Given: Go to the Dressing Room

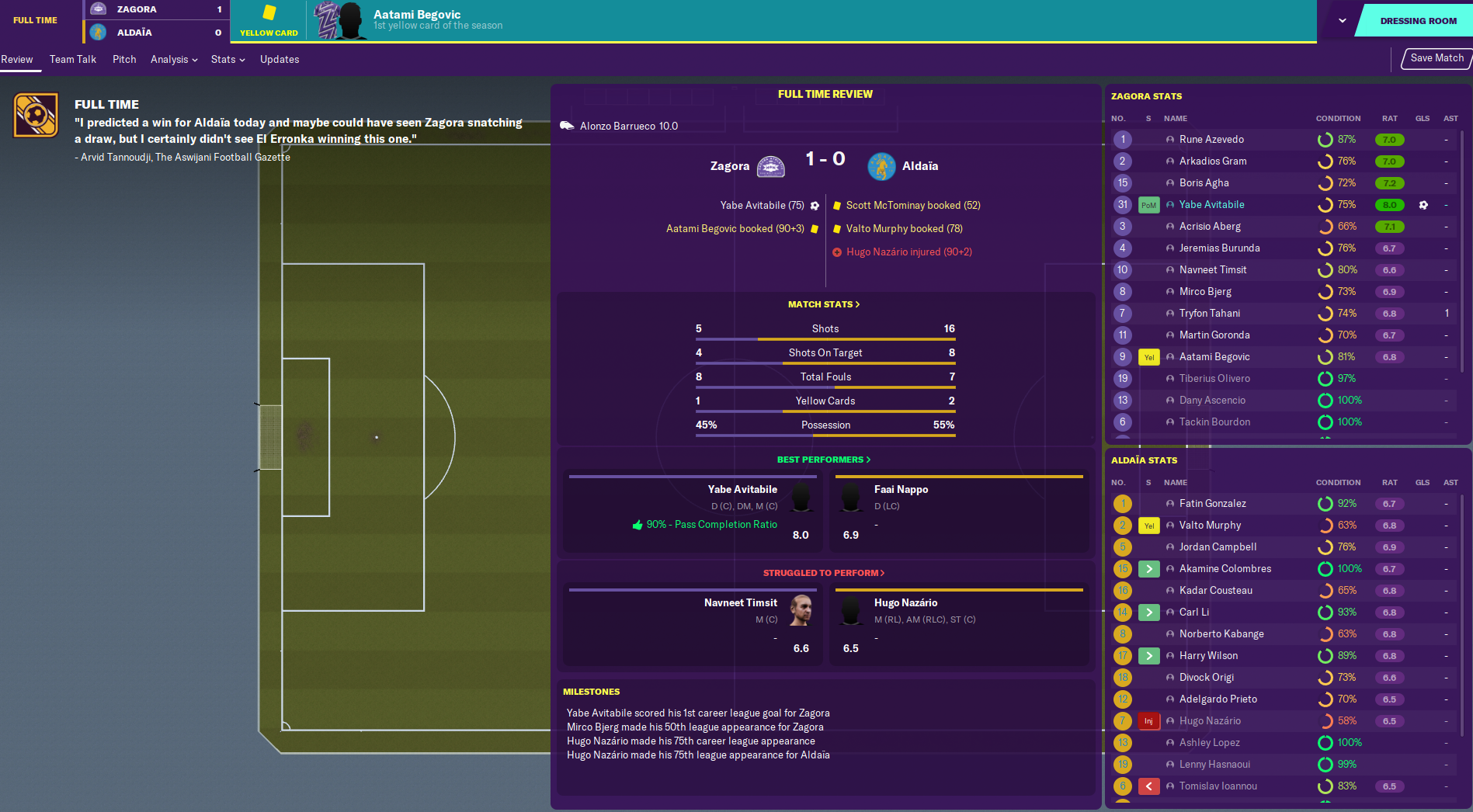Looking at the screenshot, I should click(x=1417, y=21).
